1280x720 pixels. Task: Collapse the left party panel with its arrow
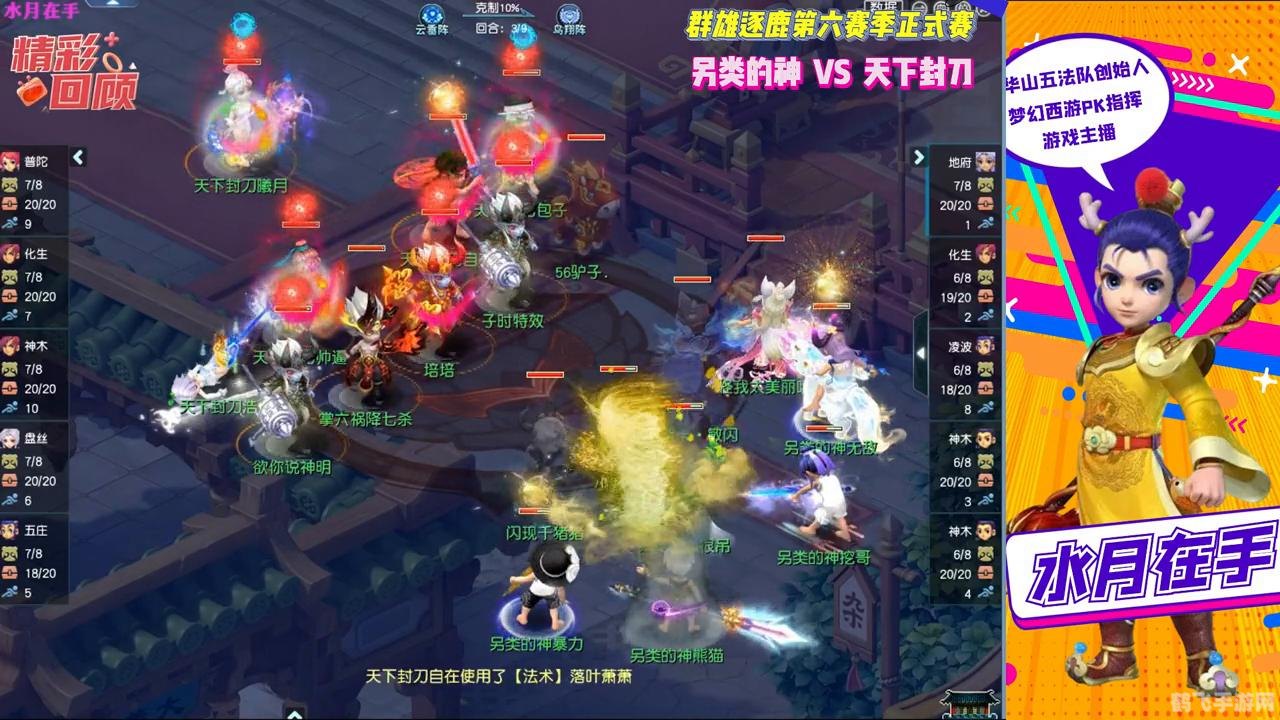tap(76, 156)
